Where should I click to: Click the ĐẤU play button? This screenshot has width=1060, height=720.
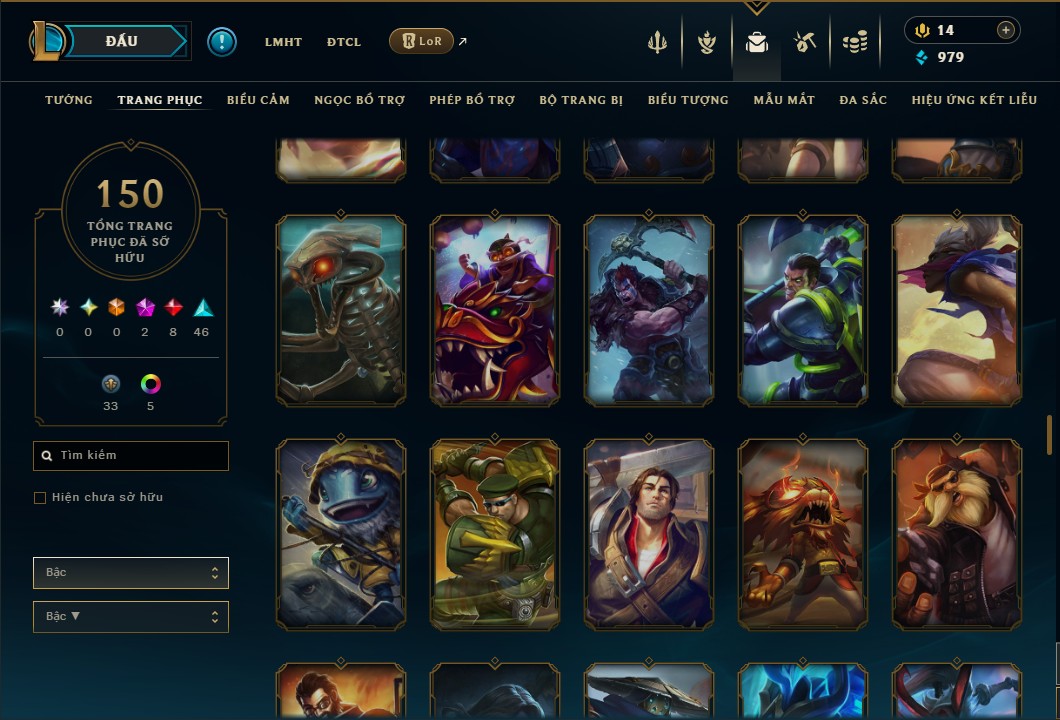[122, 41]
